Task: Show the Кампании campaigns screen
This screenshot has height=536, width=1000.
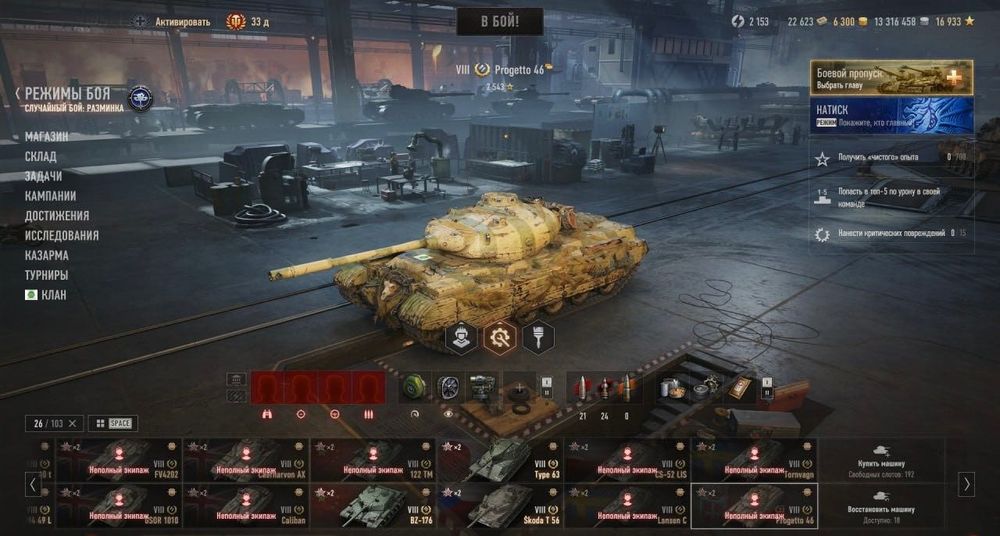Action: pos(50,196)
